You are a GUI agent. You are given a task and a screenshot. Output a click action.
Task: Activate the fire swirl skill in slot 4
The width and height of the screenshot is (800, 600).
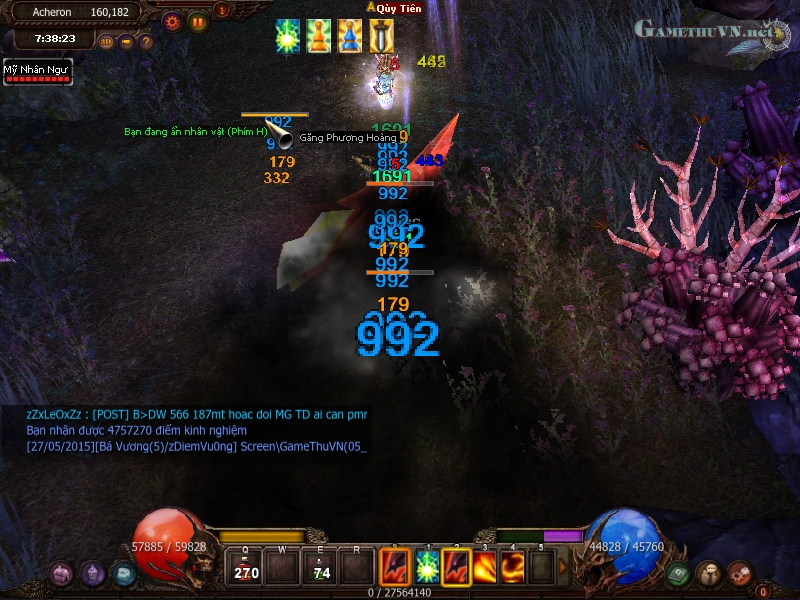coord(513,568)
